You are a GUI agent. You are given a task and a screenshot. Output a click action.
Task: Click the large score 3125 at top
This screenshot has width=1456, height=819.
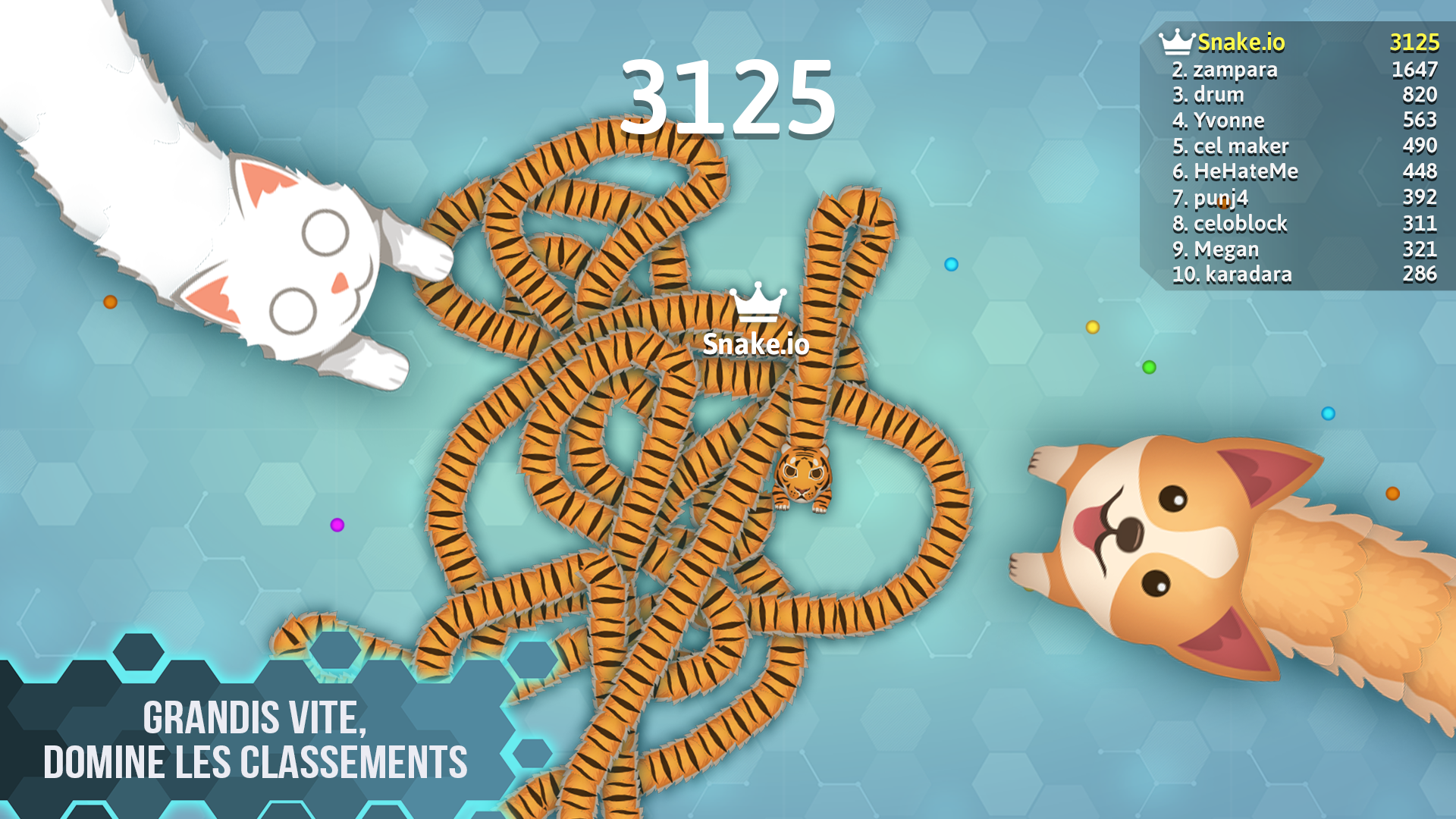(728, 99)
